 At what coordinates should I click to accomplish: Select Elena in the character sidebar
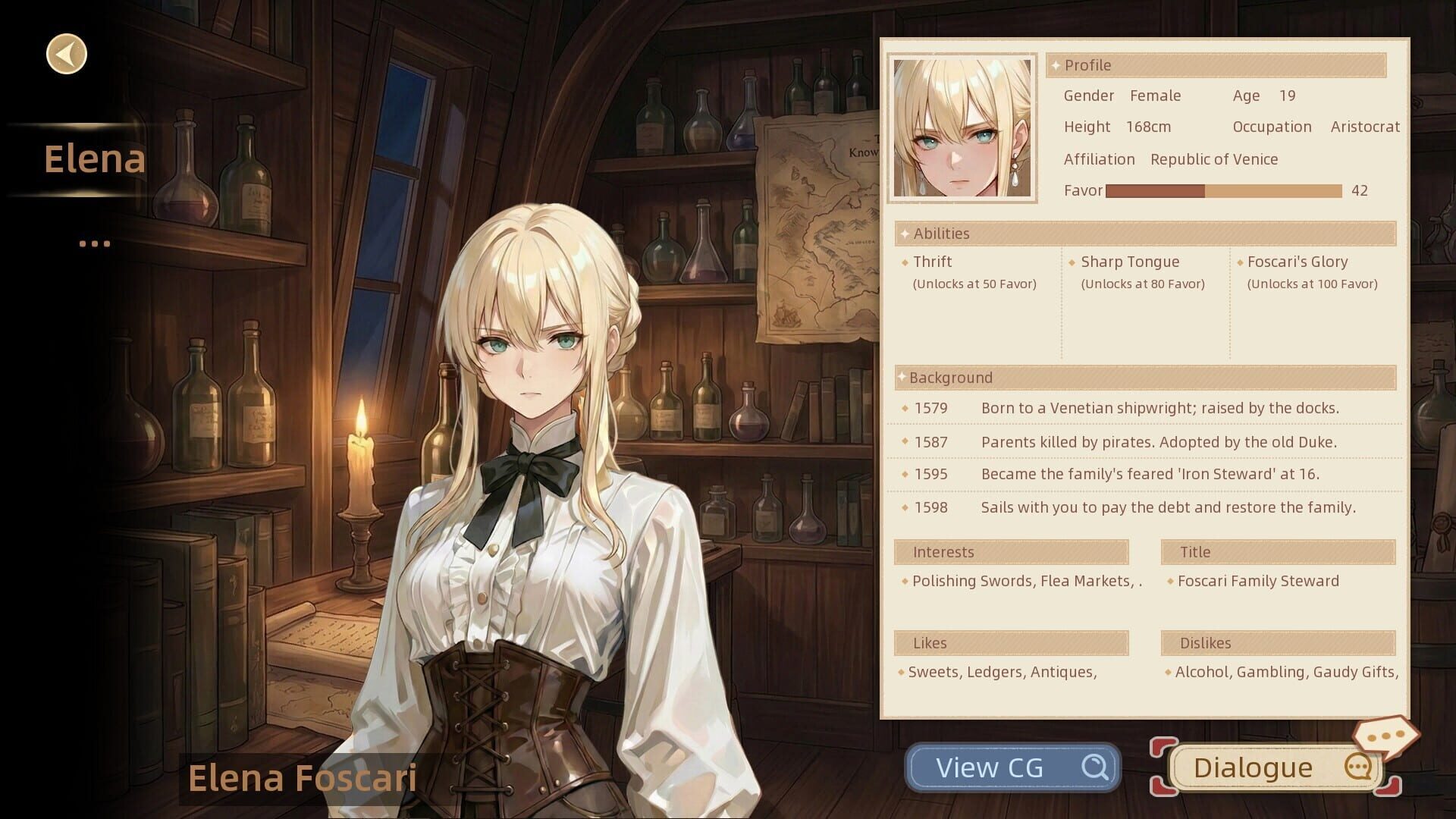pyautogui.click(x=95, y=158)
